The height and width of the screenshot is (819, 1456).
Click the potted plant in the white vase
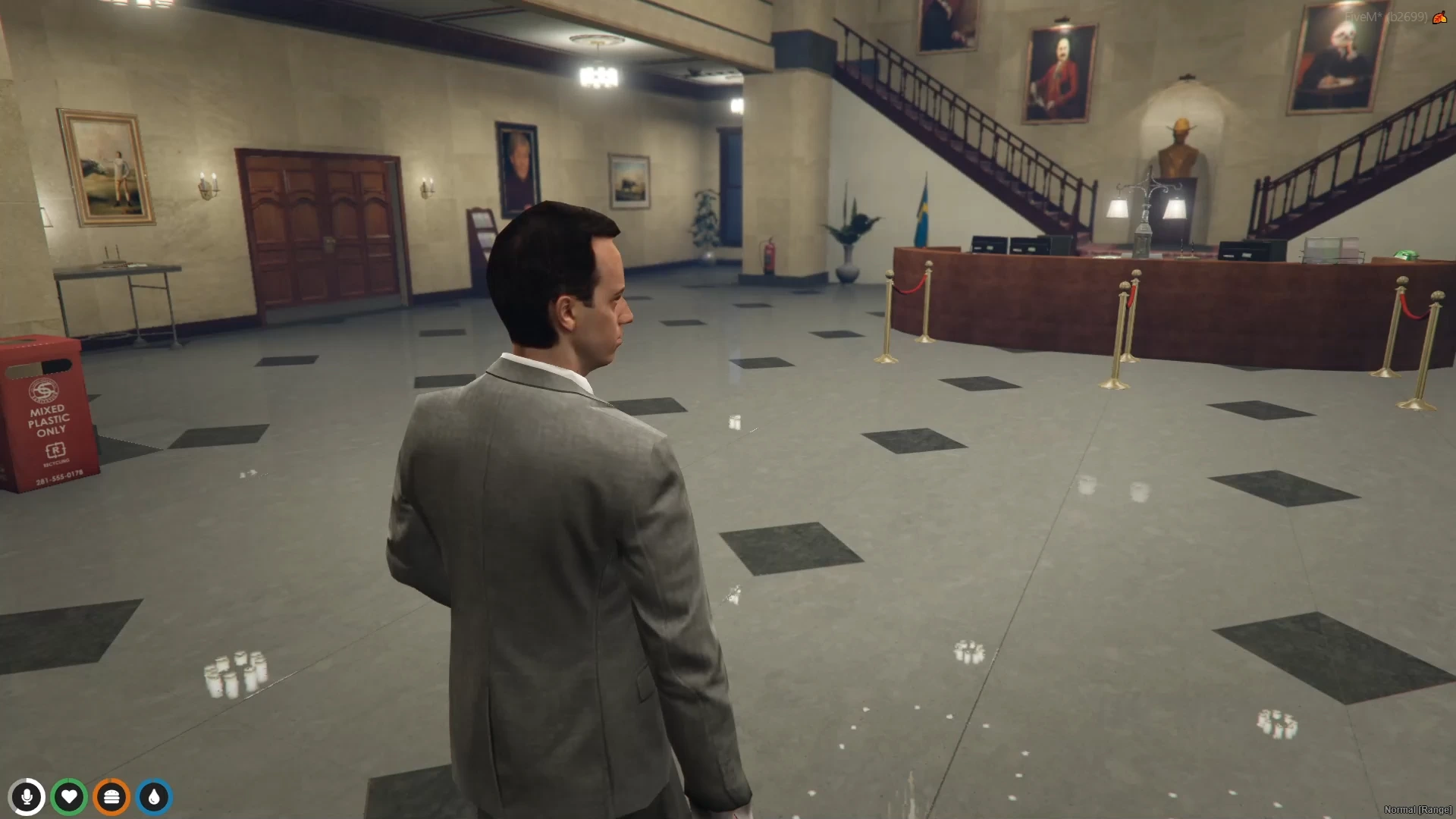848,250
